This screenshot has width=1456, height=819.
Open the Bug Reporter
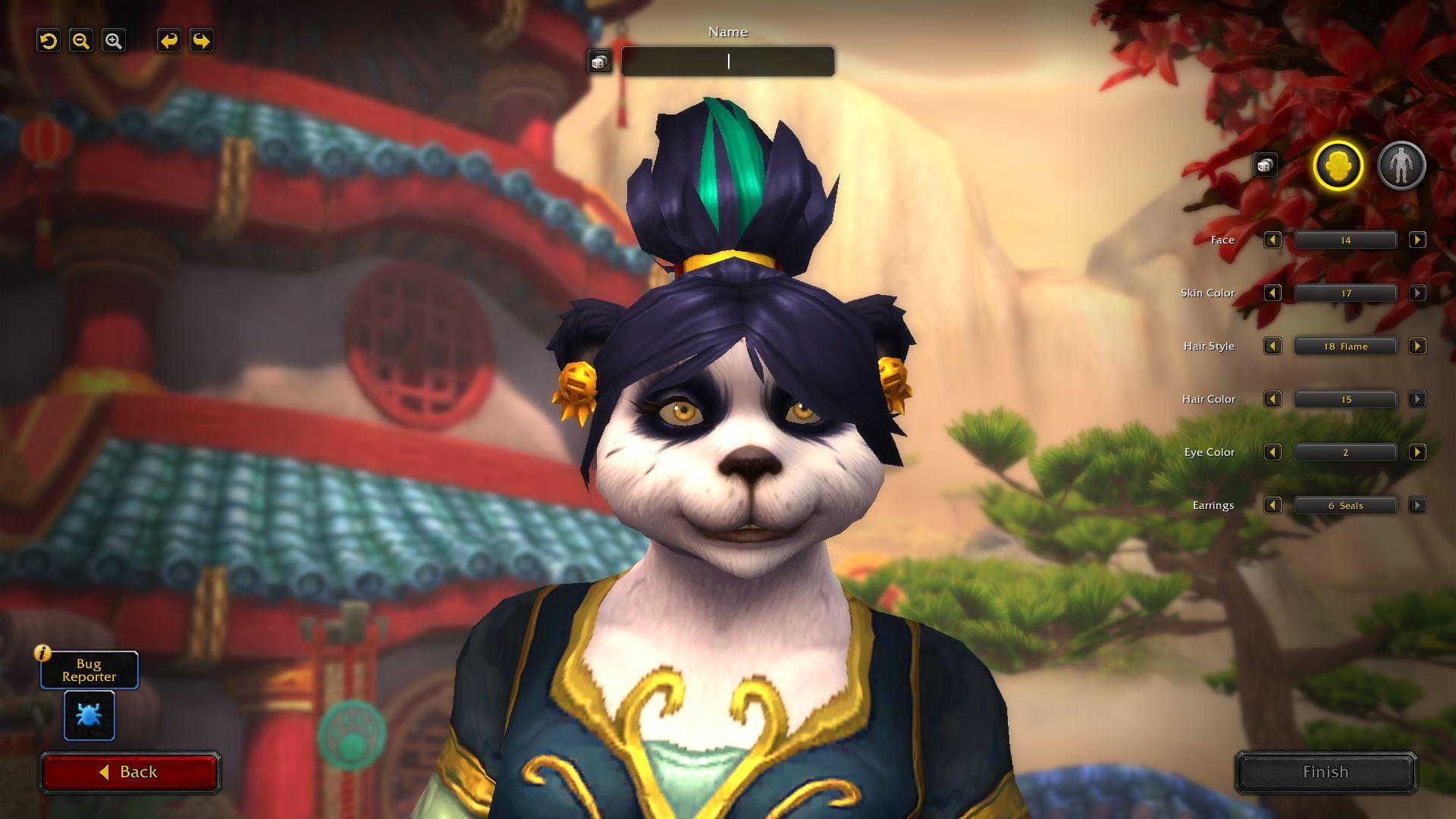point(88,670)
